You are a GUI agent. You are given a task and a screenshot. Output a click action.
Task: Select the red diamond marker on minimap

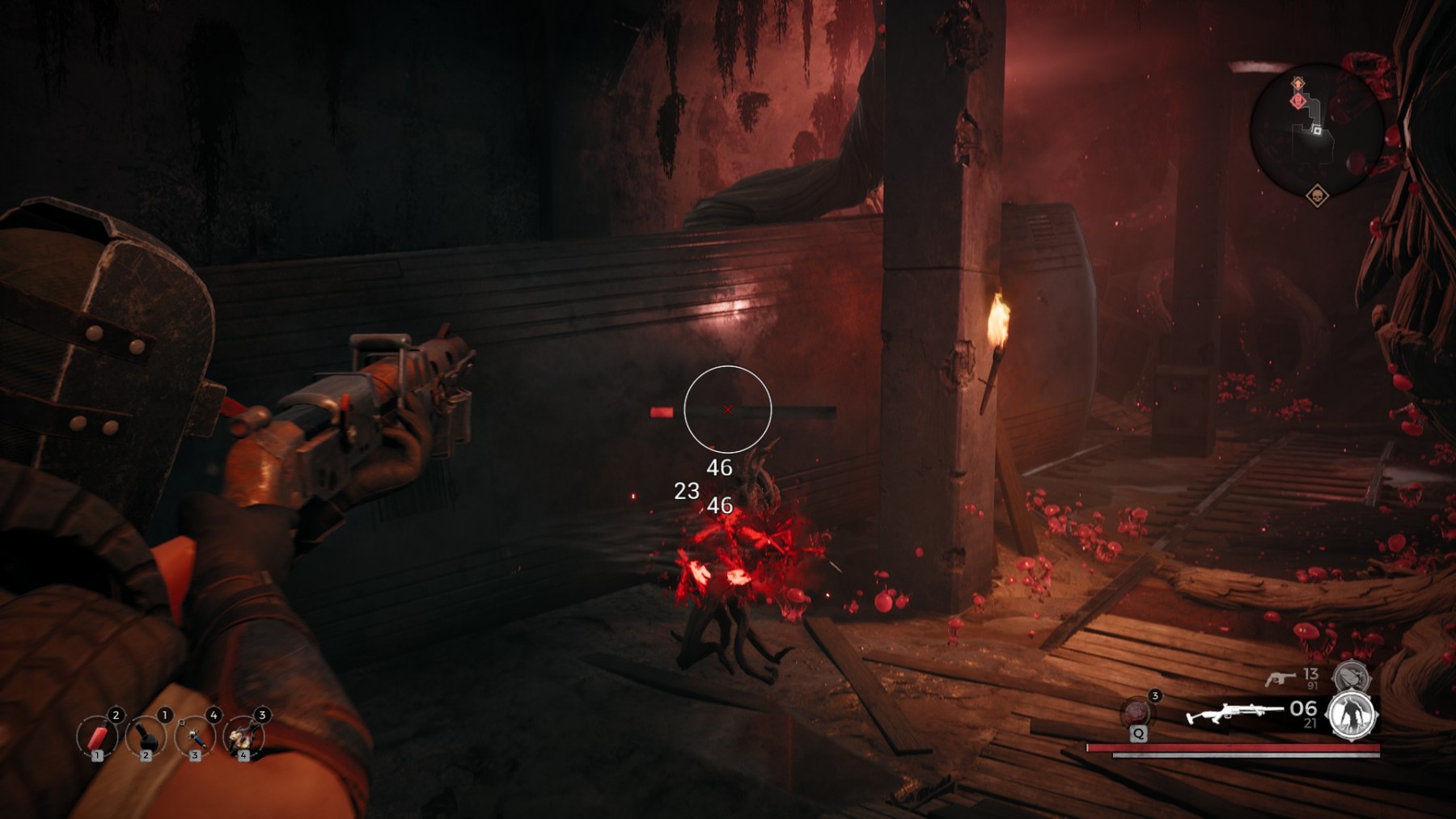tap(1298, 101)
